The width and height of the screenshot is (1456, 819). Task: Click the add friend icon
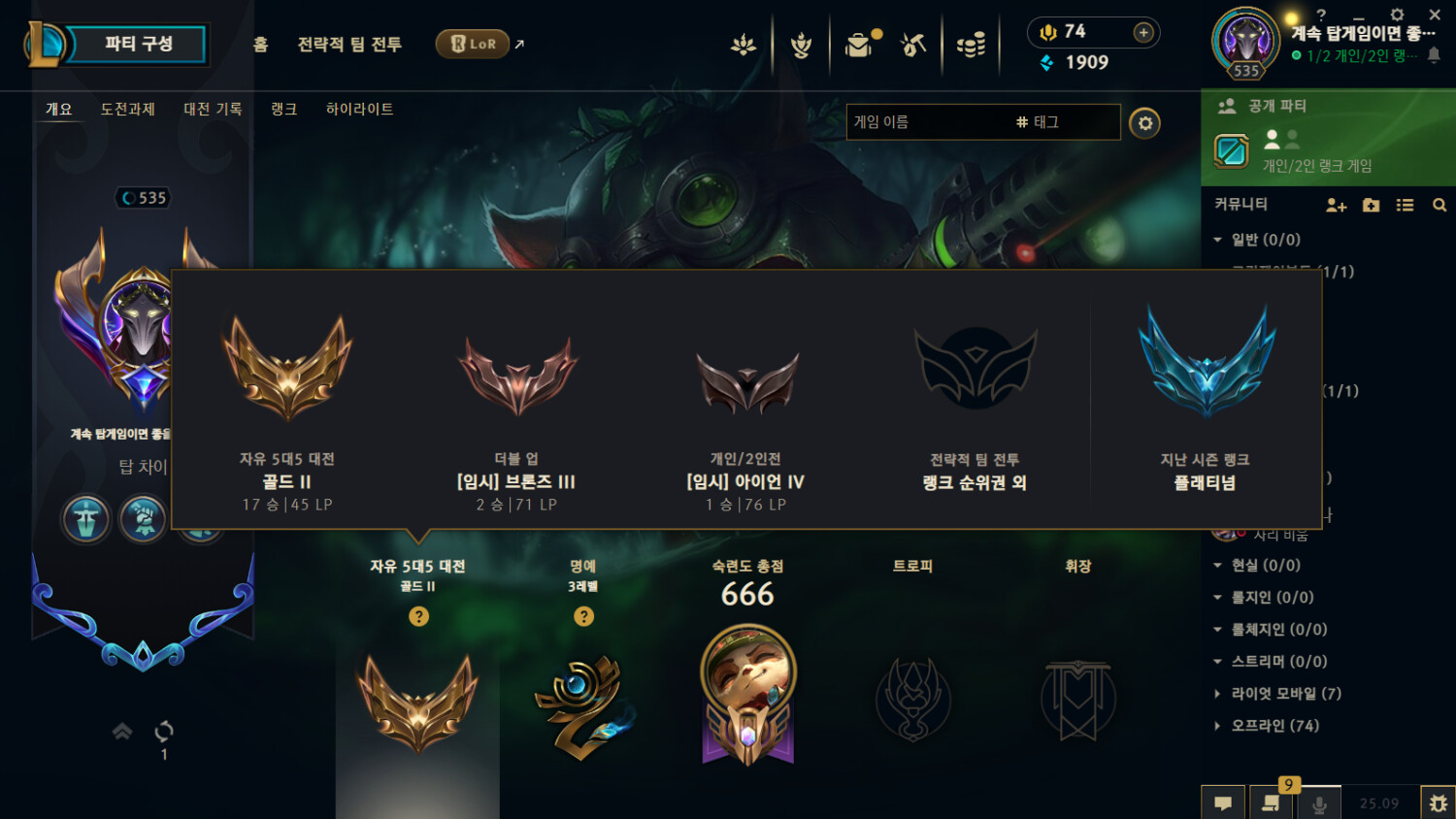coord(1336,205)
